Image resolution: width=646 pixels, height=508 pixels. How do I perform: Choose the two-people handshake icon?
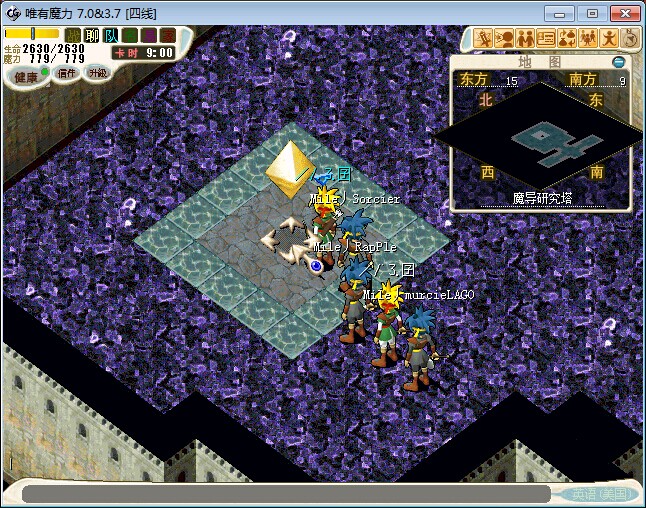coord(525,39)
